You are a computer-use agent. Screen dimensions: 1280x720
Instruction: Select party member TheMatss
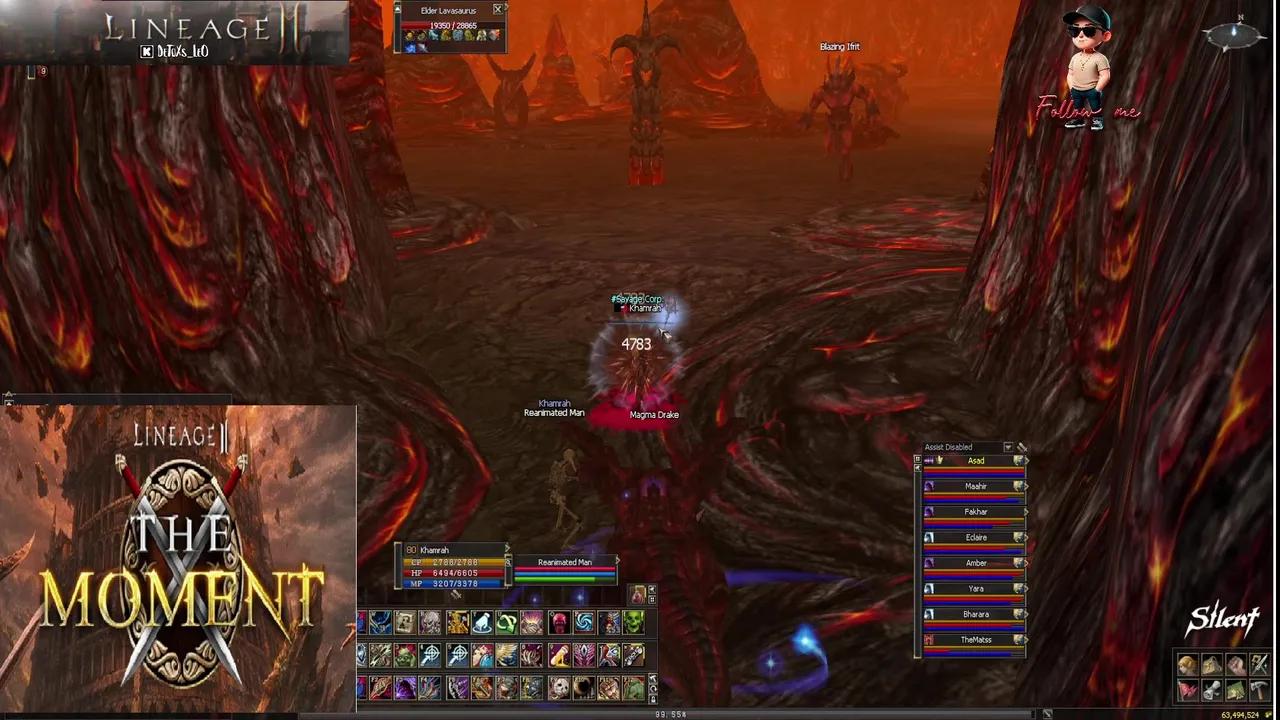pos(975,639)
